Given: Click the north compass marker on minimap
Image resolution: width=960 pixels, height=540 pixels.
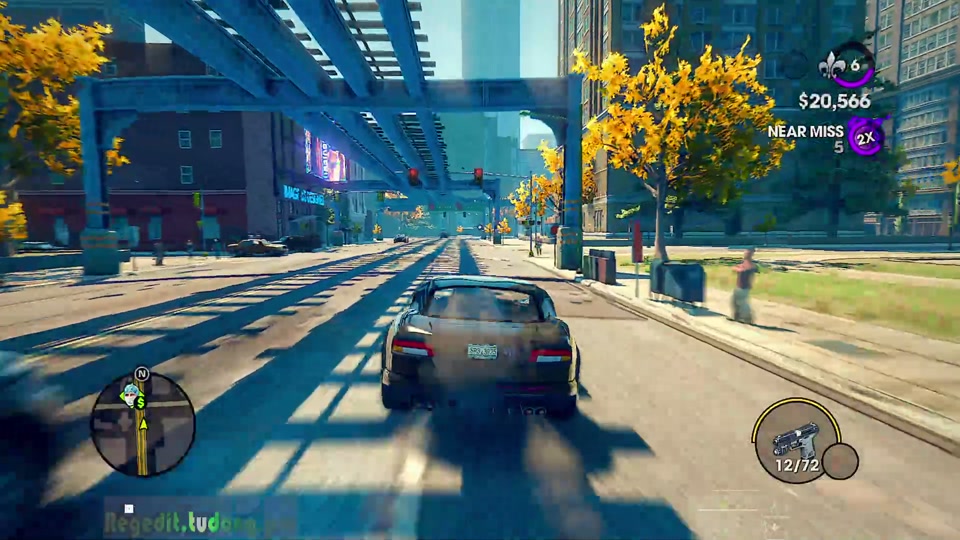Looking at the screenshot, I should [141, 374].
